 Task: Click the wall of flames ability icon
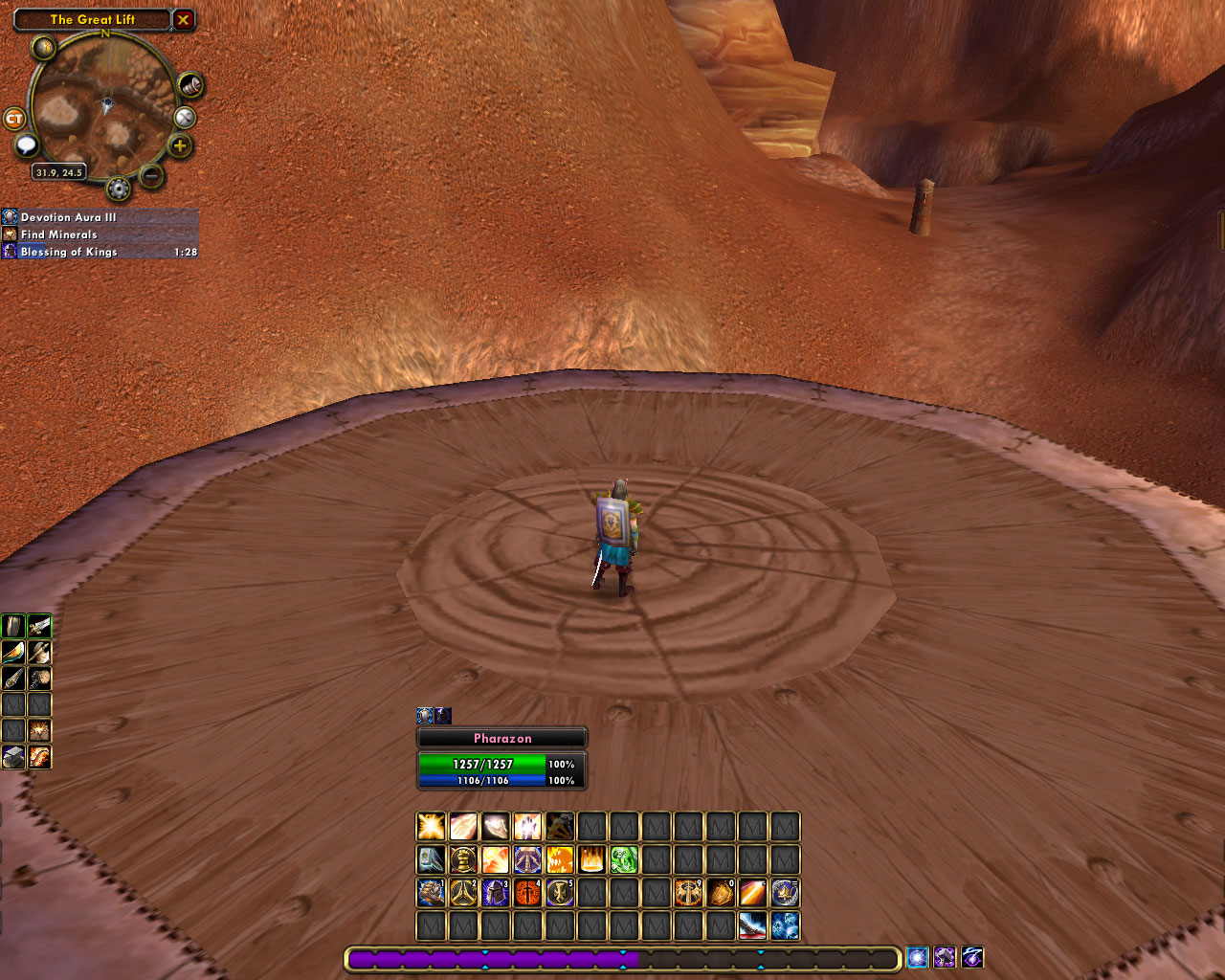pos(591,859)
